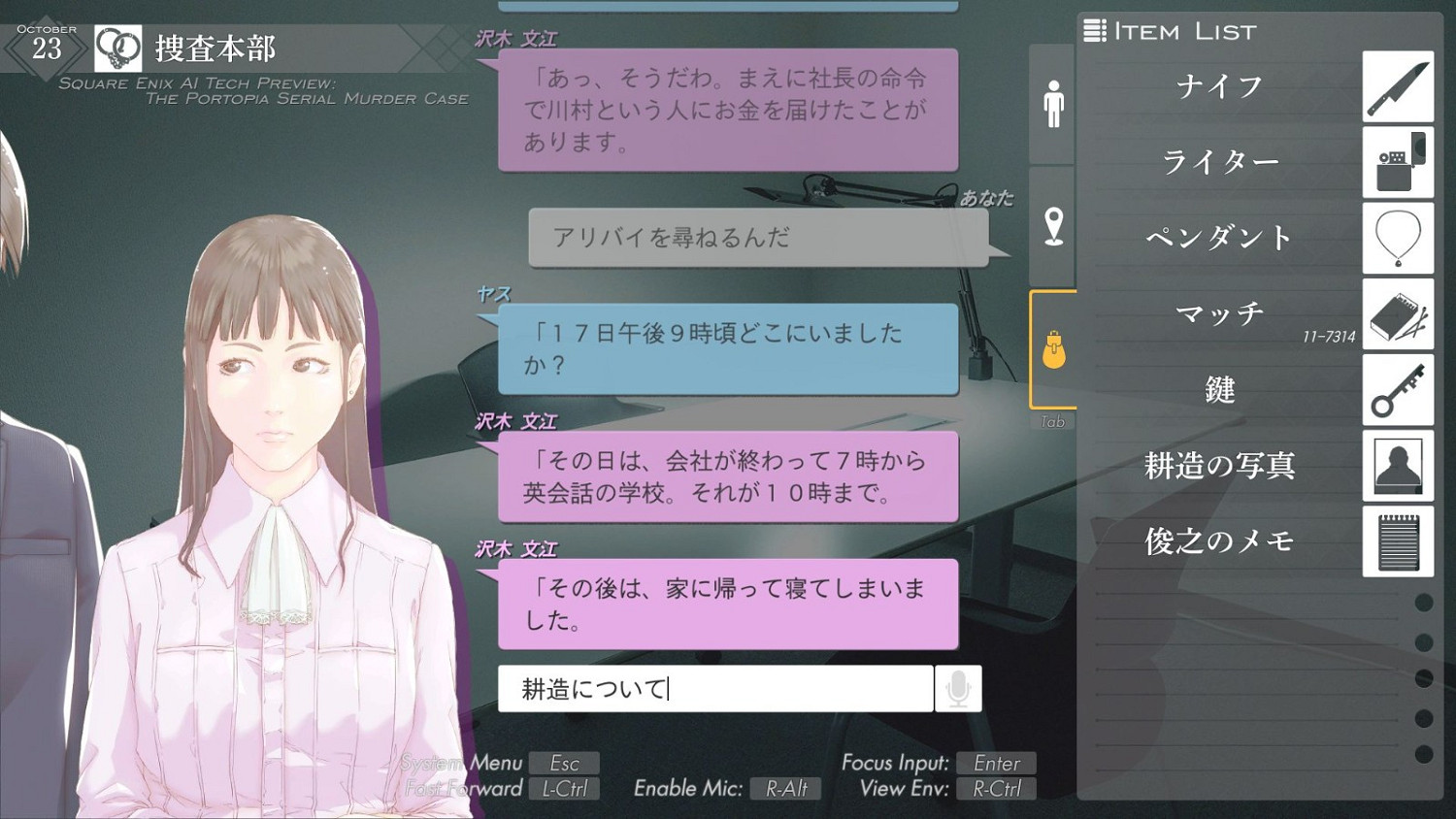The image size is (1456, 819).
Task: Click the Esc System Menu key hint
Action: click(566, 763)
